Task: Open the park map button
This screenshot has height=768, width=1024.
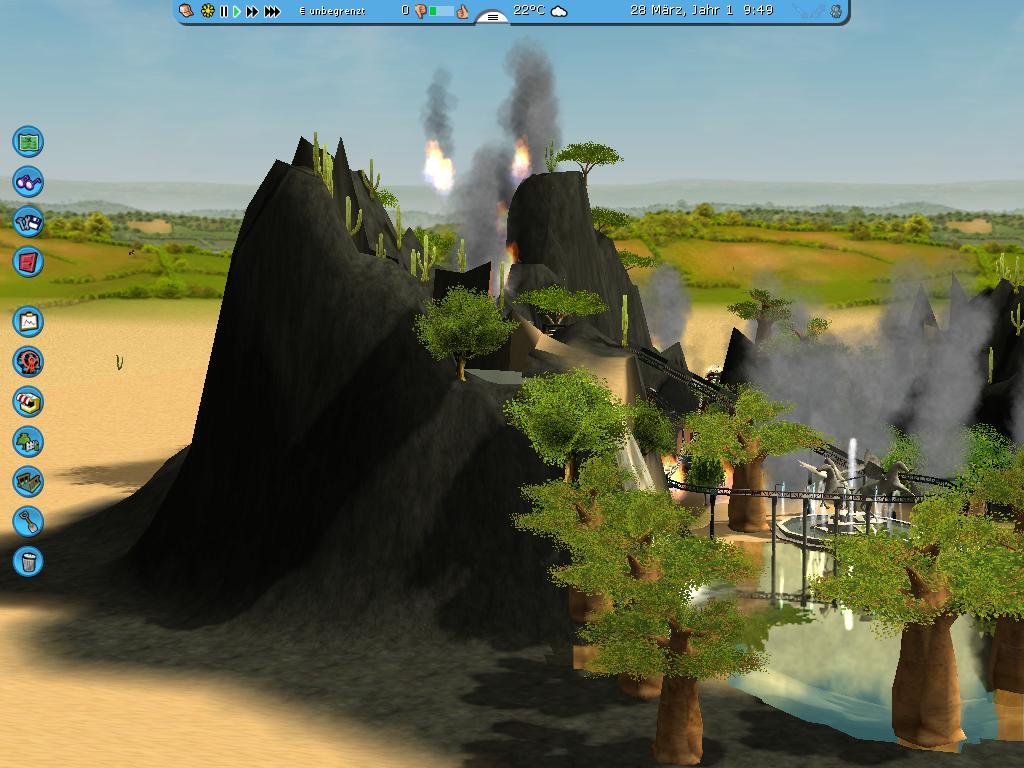Action: point(28,142)
